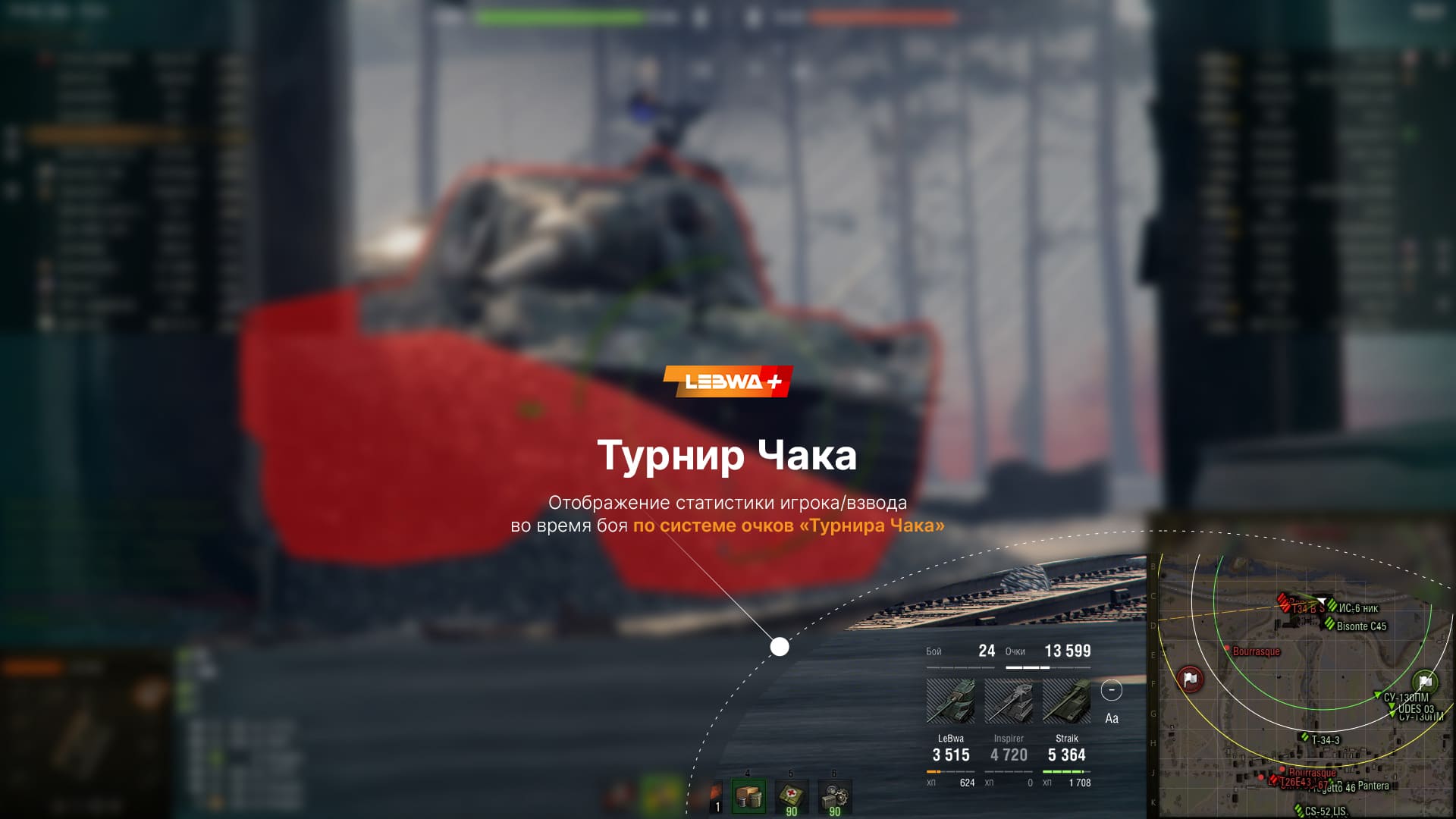The width and height of the screenshot is (1456, 819).
Task: Select Straik's tank portrait
Action: 1067,701
